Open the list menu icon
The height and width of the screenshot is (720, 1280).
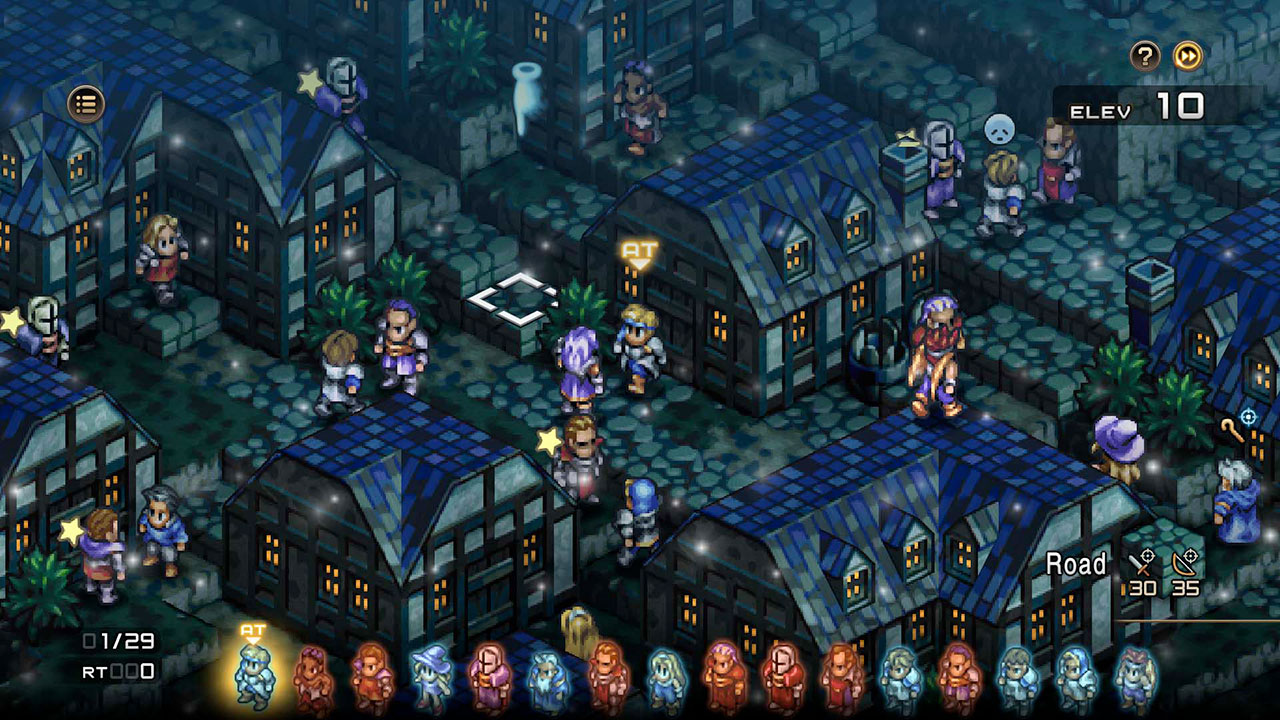[x=86, y=102]
